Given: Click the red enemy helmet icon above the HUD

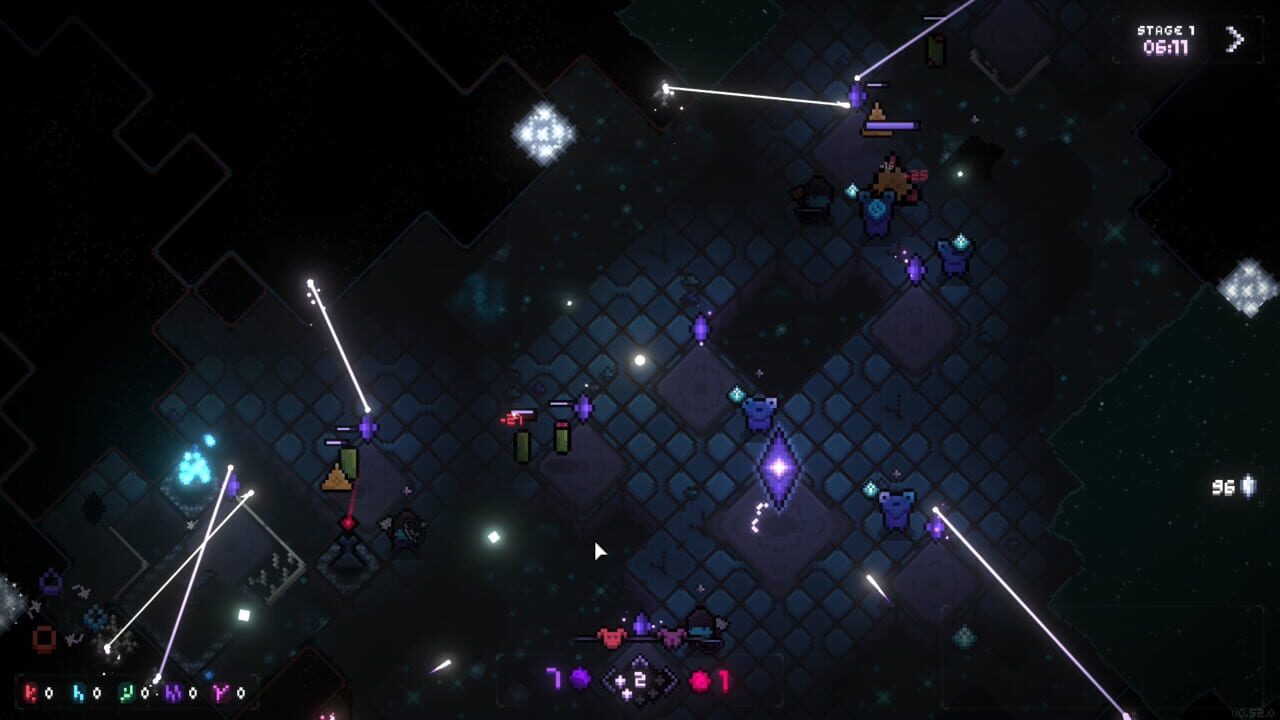Looking at the screenshot, I should (x=612, y=636).
